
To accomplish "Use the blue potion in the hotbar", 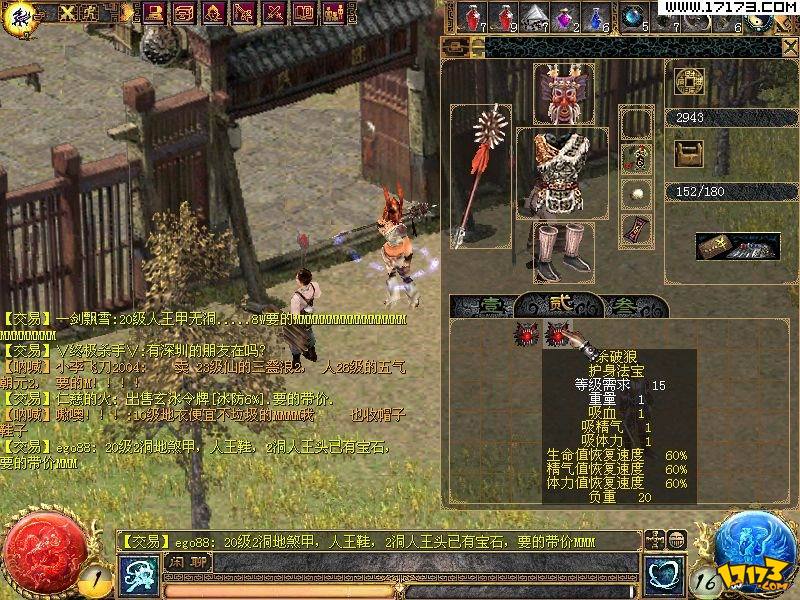I will pos(596,17).
